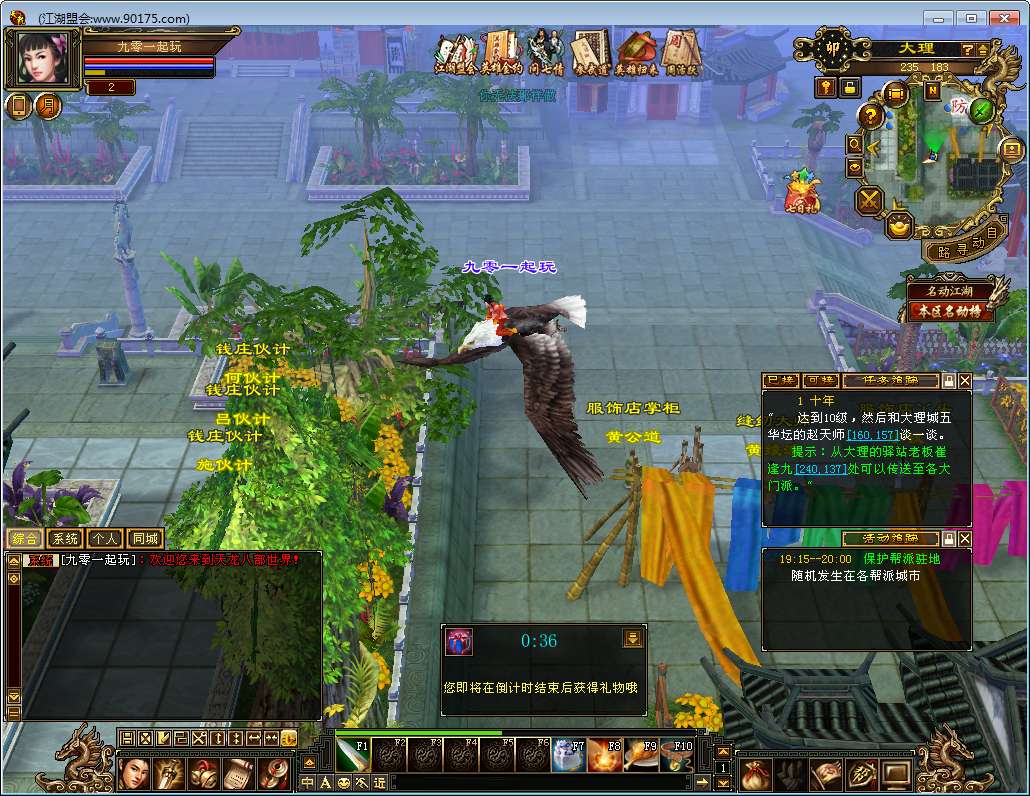The image size is (1030, 796).
Task: Click the 七日礼 seven-day gift bag
Action: point(802,190)
